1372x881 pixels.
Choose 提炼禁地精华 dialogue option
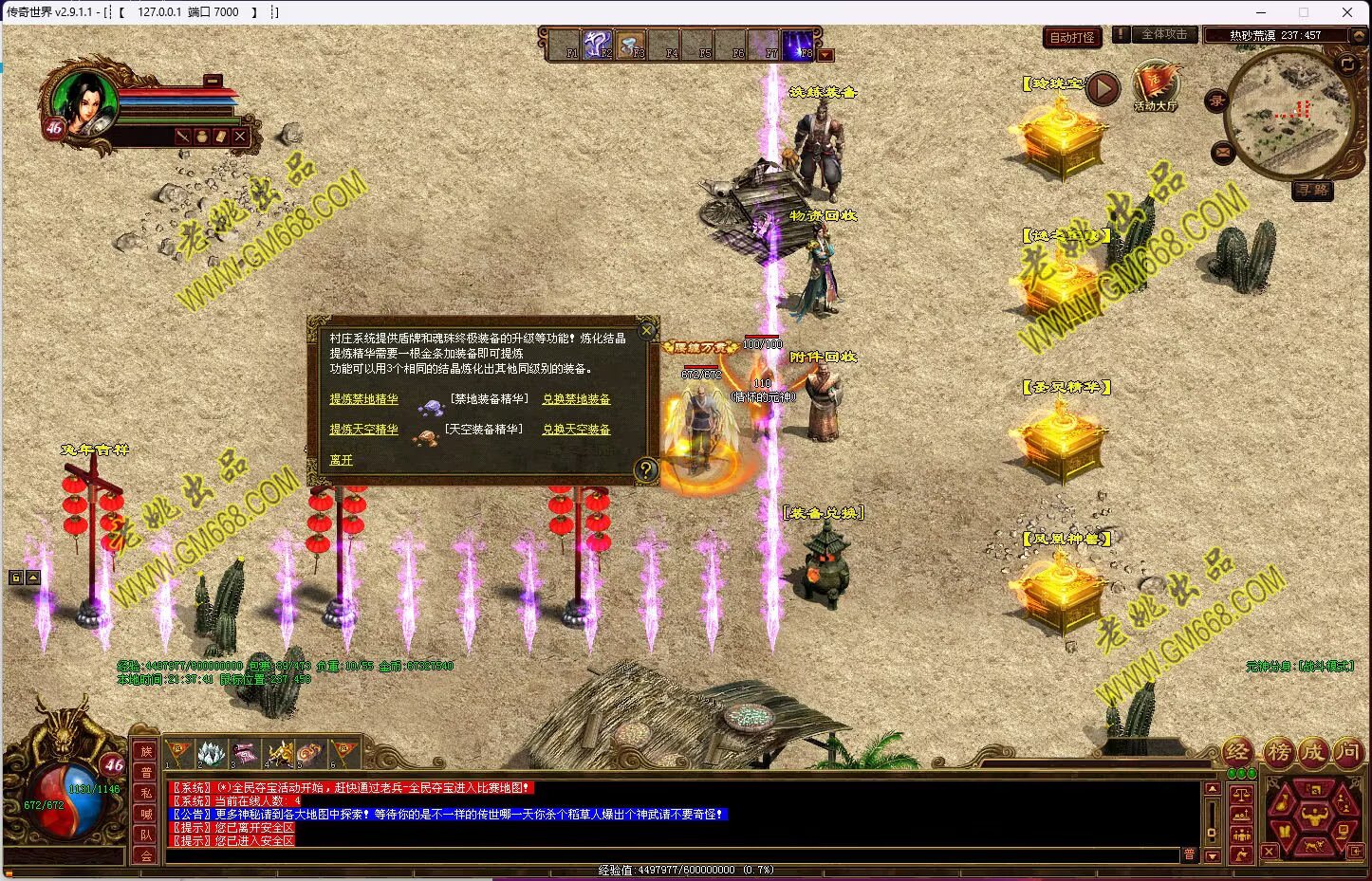(363, 399)
